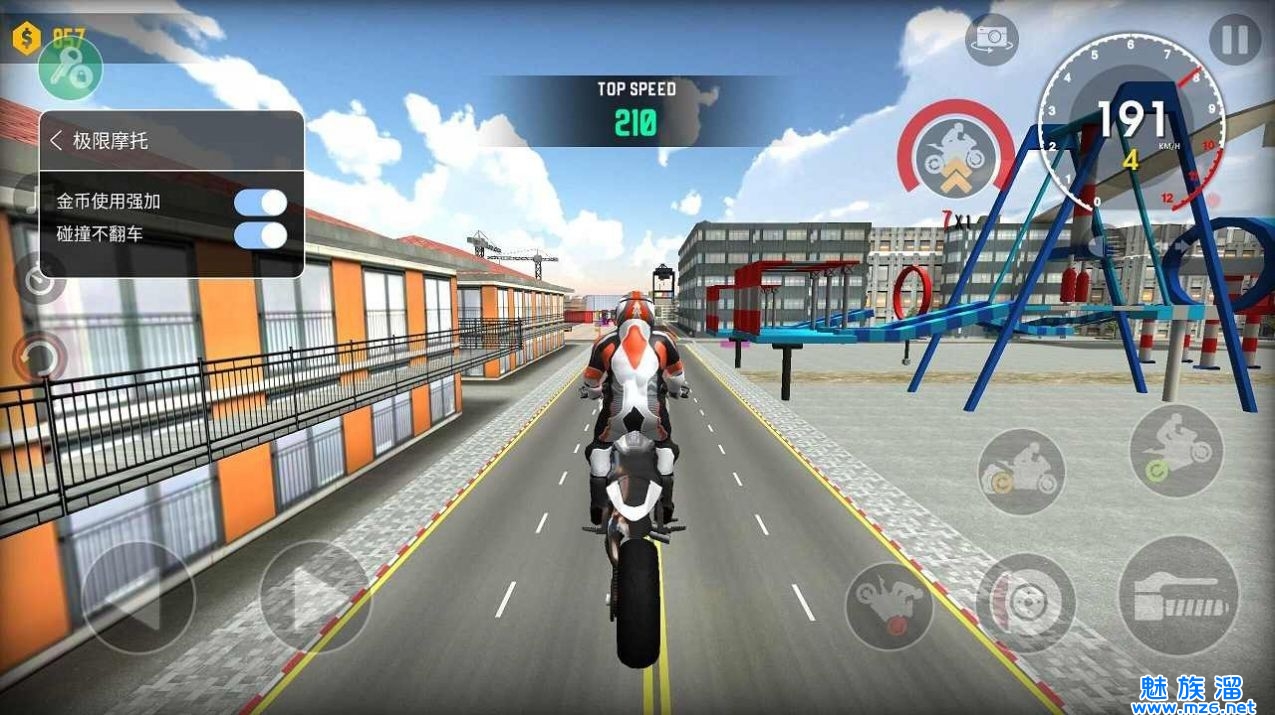Tap the orange rear-wheel brake motorcycle button

pyautogui.click(x=1021, y=472)
